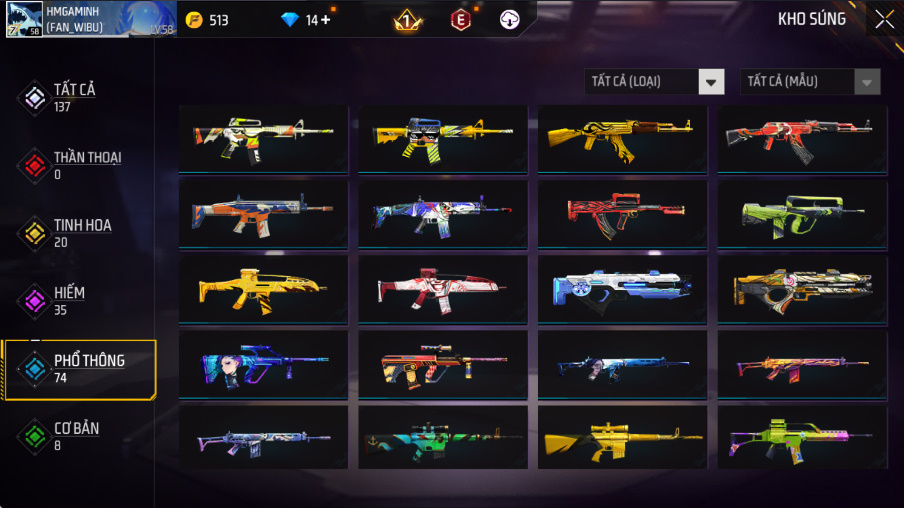Screen dimensions: 904x508
Task: Expand the Tất Cả (Mẫu) dropdown
Action: coord(810,82)
